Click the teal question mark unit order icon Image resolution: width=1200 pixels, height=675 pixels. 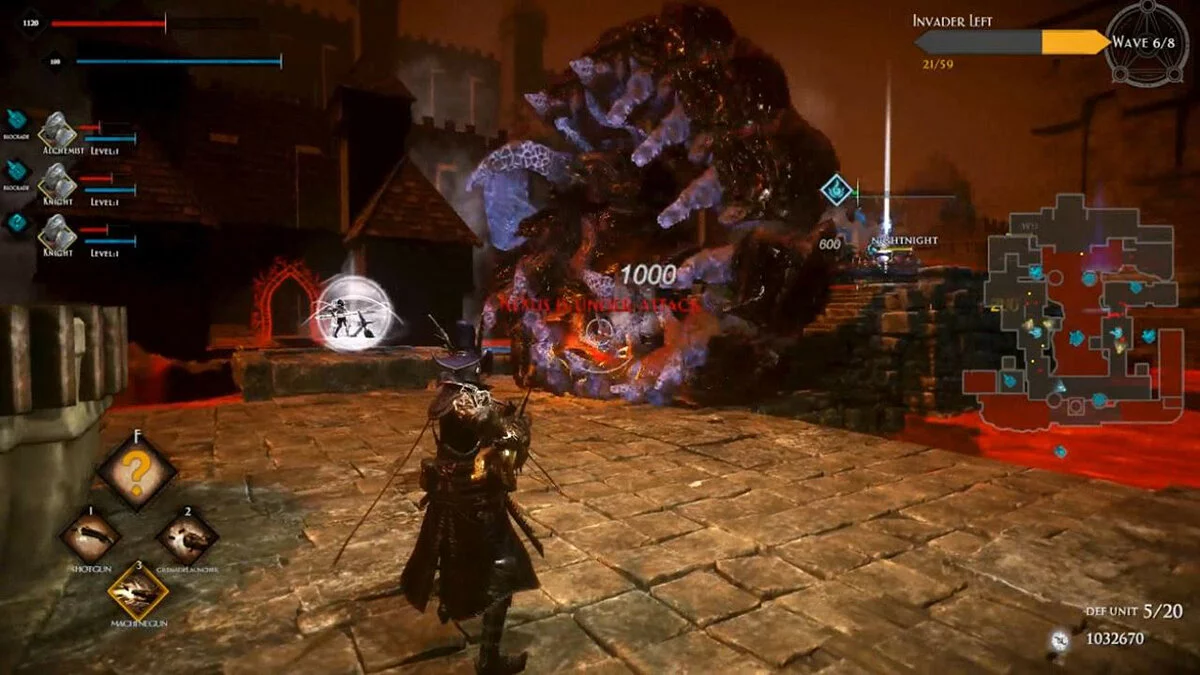[x=17, y=222]
